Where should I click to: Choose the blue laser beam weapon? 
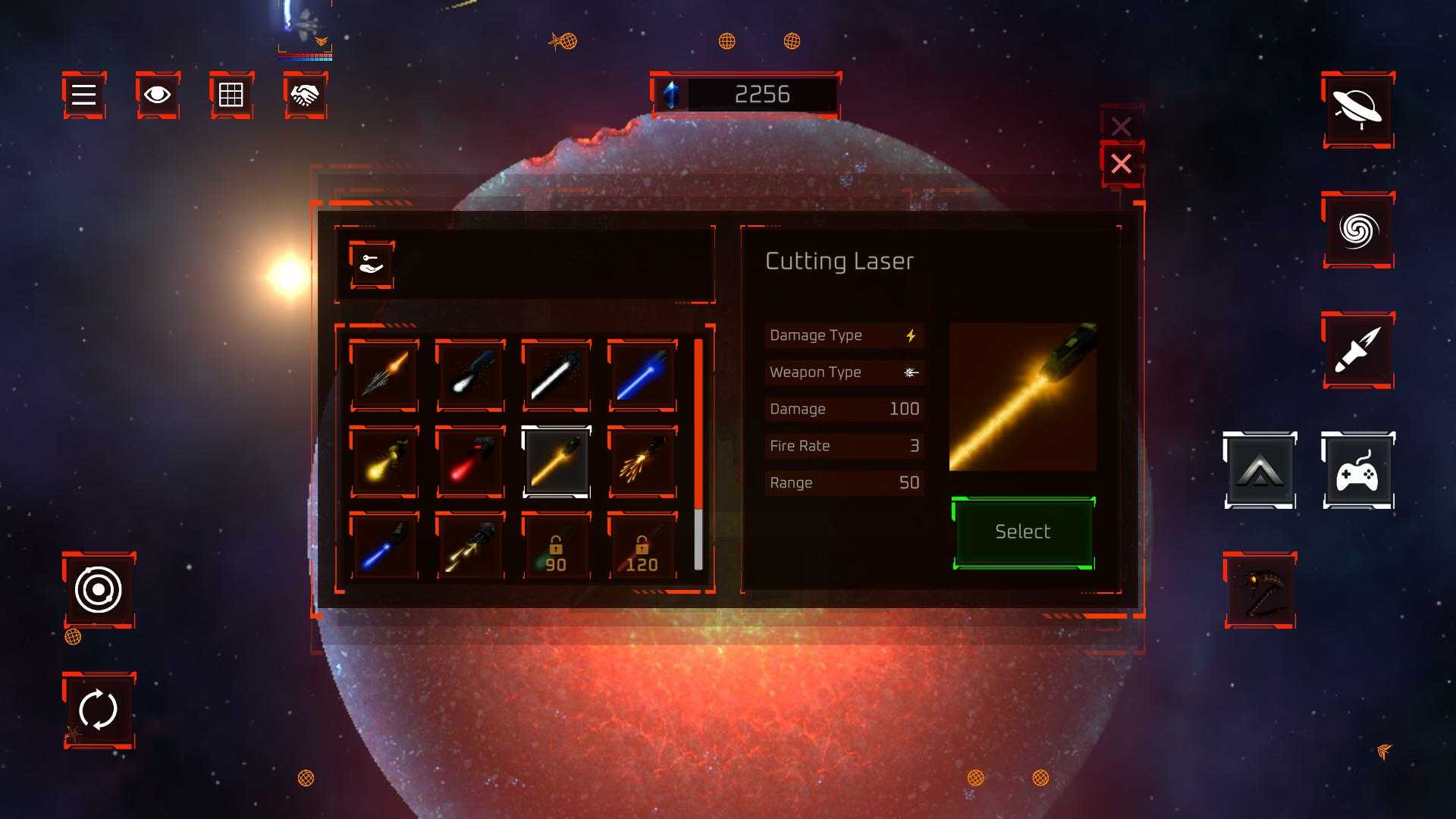pos(642,375)
